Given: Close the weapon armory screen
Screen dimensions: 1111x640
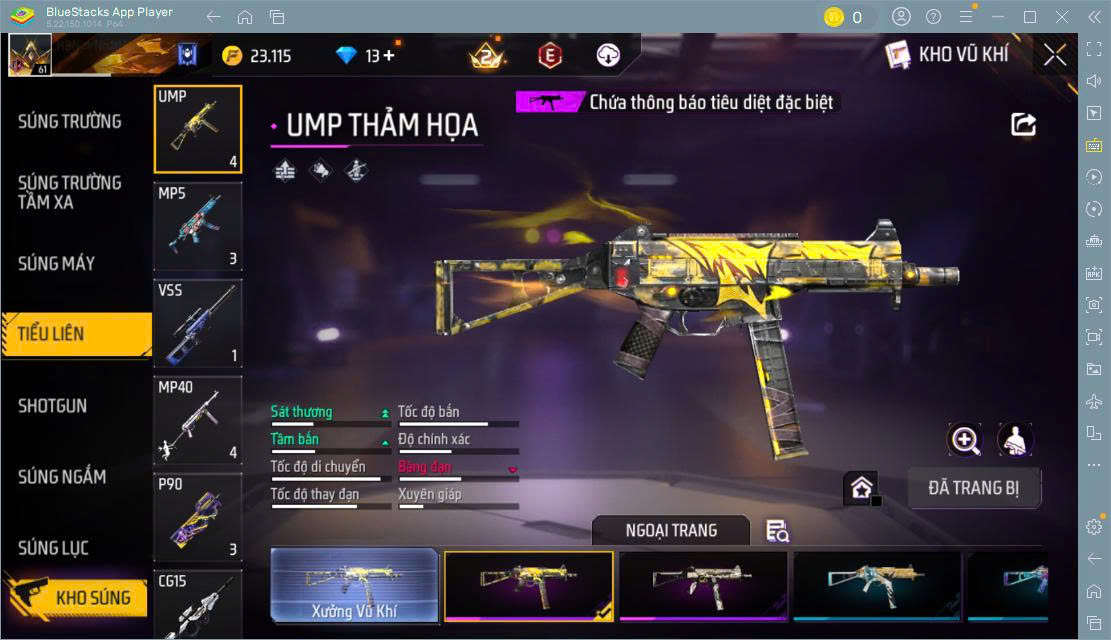Looking at the screenshot, I should tap(1054, 55).
